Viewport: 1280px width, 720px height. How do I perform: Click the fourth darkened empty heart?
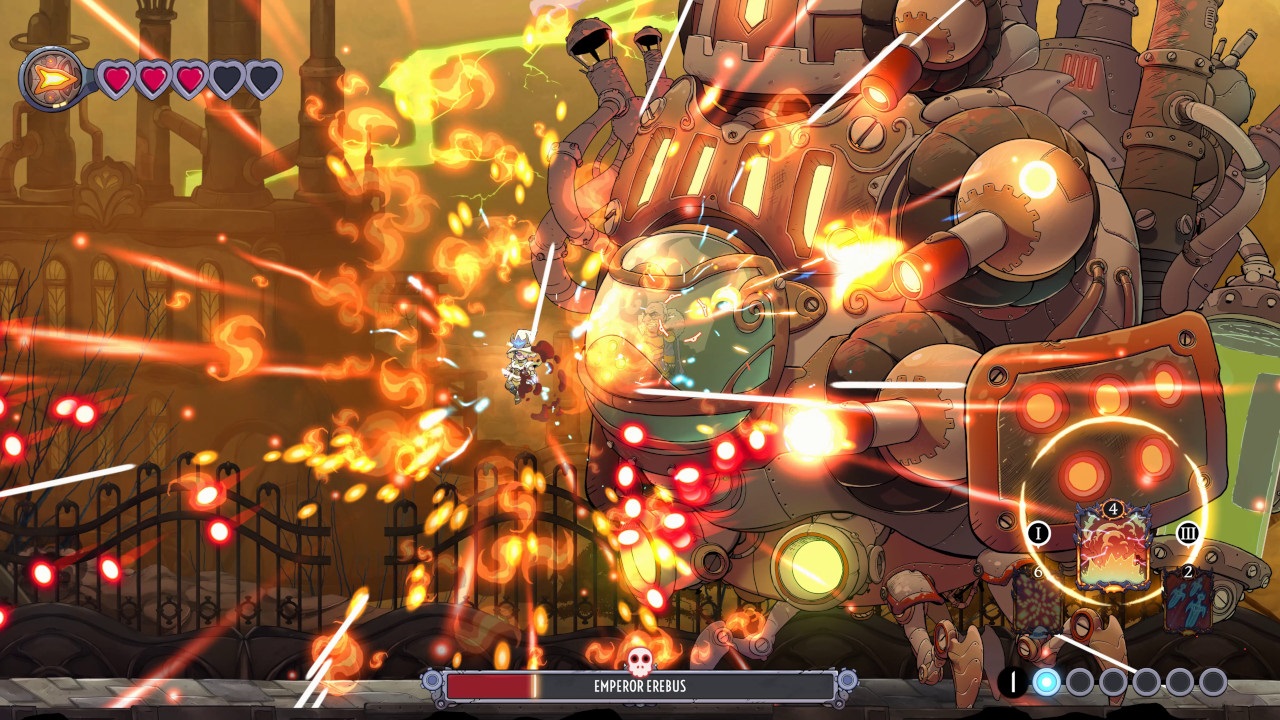coord(226,77)
